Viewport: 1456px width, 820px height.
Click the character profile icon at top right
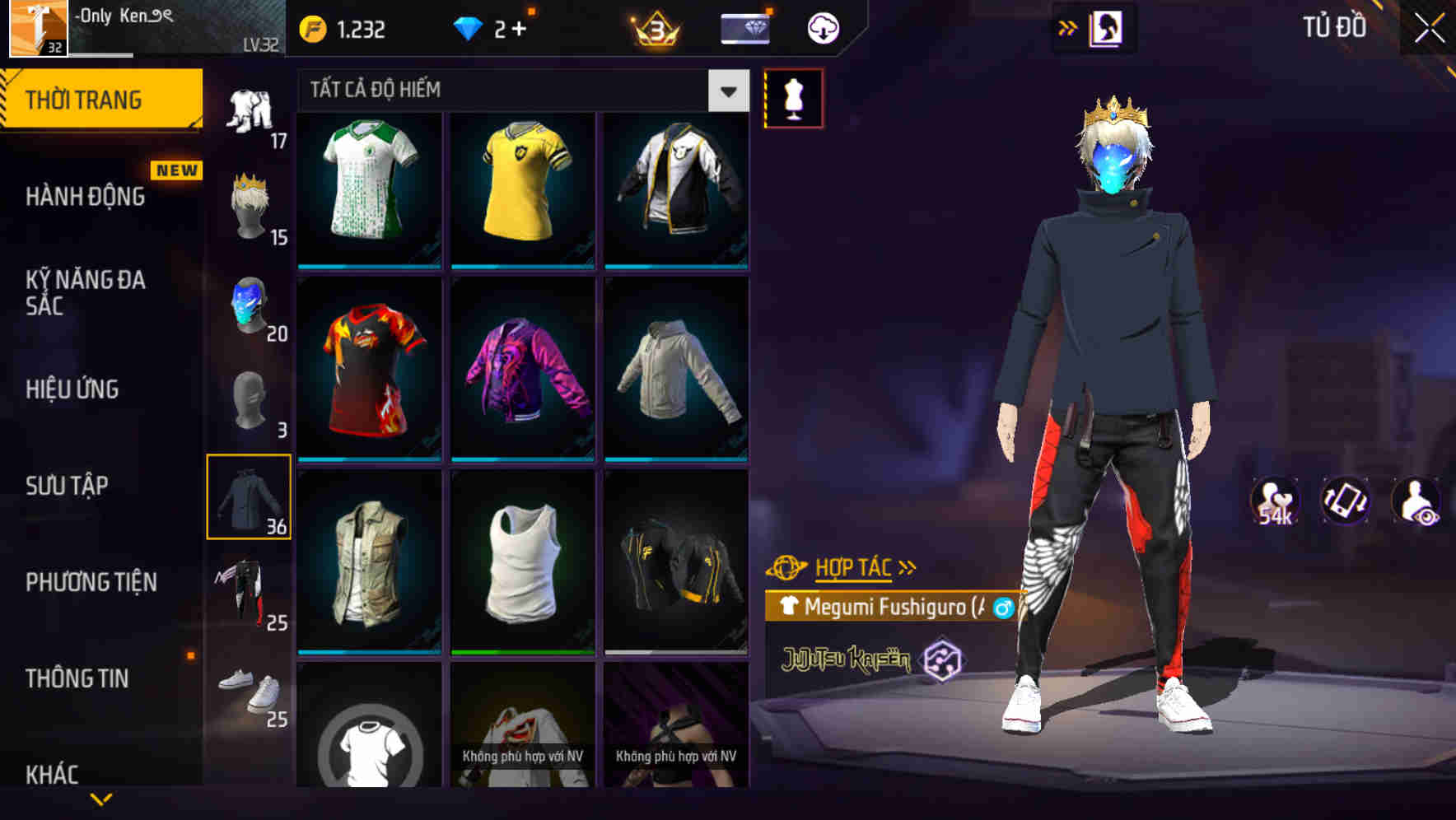1107,27
